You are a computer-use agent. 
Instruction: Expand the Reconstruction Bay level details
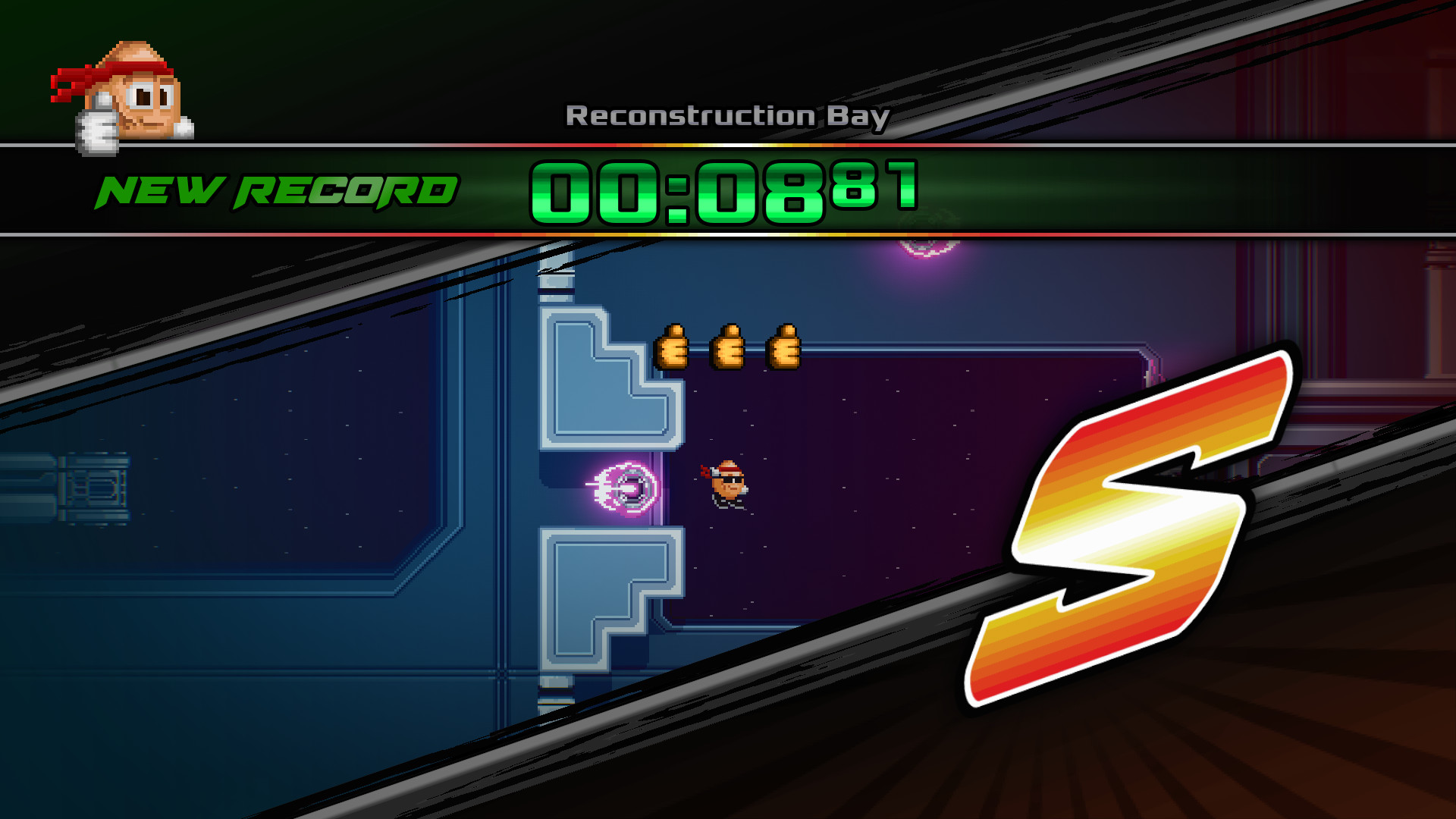[x=726, y=114]
